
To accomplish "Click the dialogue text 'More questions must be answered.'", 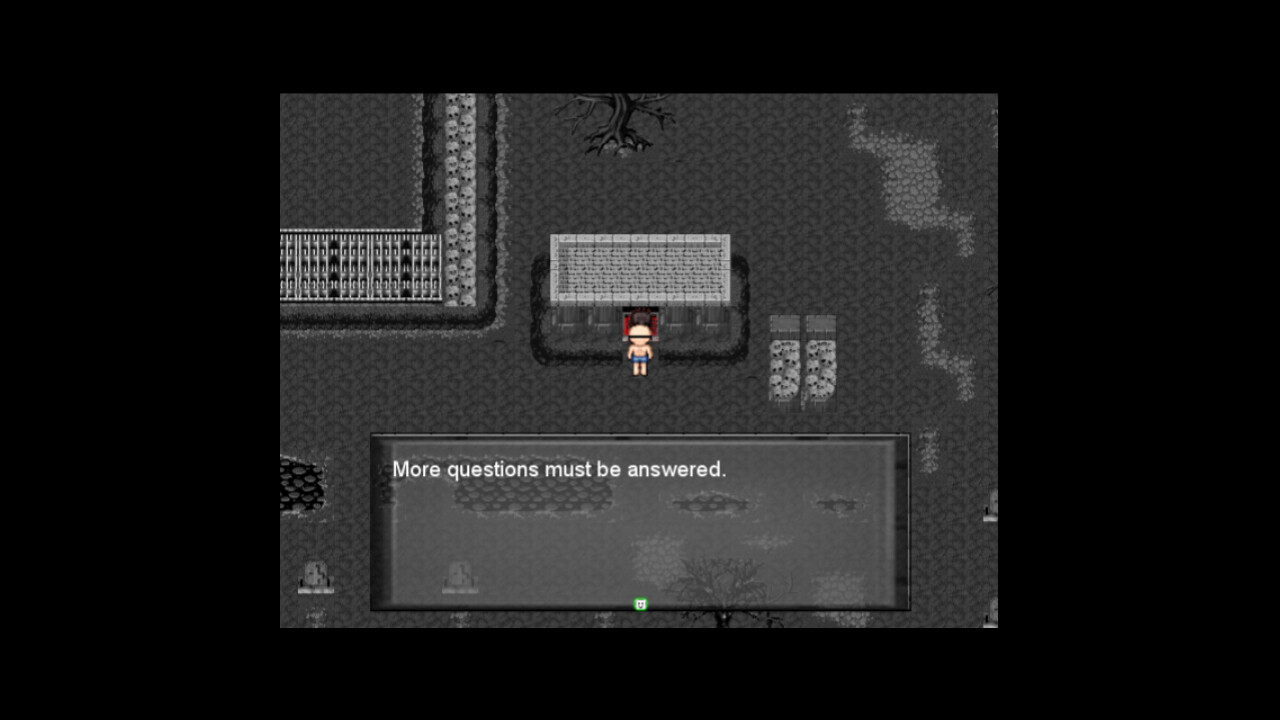I will click(x=559, y=469).
